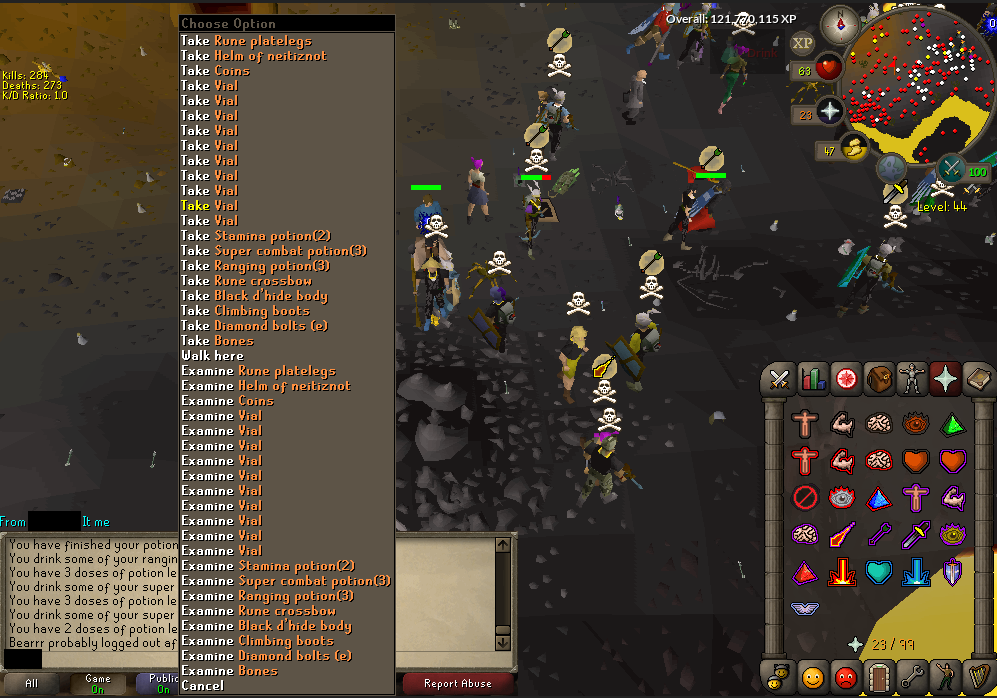
Task: Click the compass to face north
Action: (x=840, y=22)
